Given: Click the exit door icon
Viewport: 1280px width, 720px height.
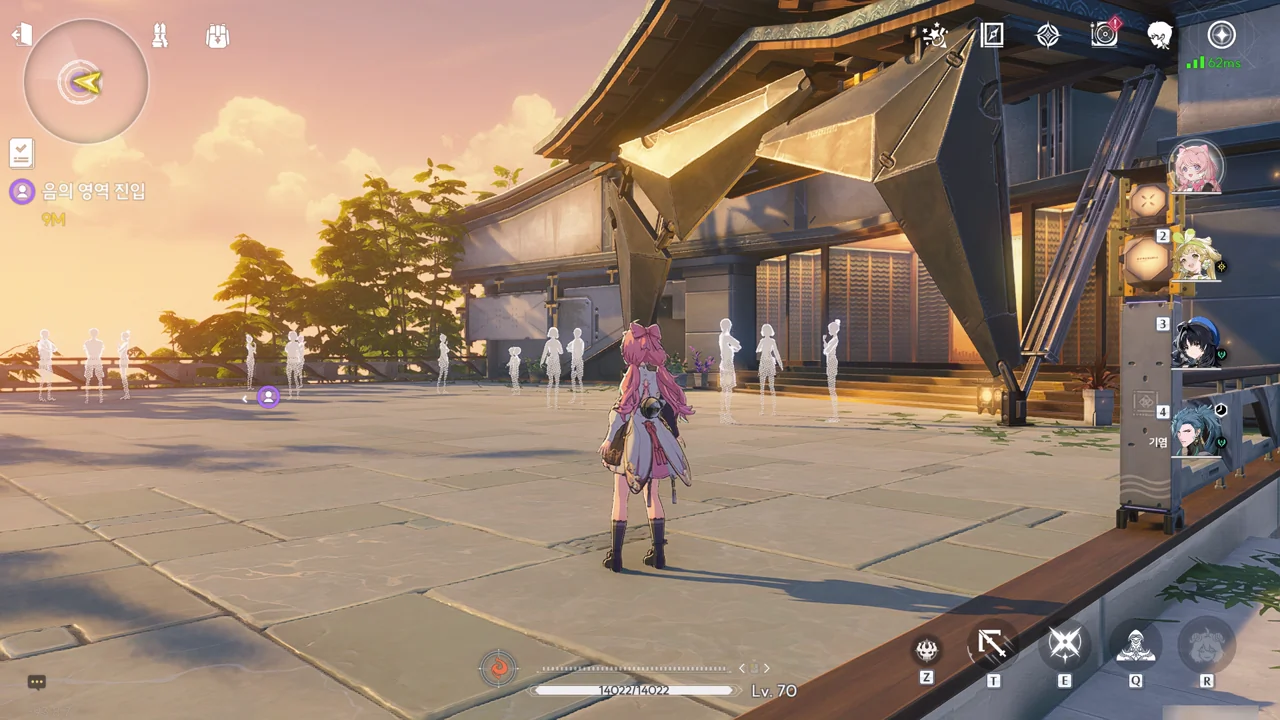Looking at the screenshot, I should pos(21,35).
